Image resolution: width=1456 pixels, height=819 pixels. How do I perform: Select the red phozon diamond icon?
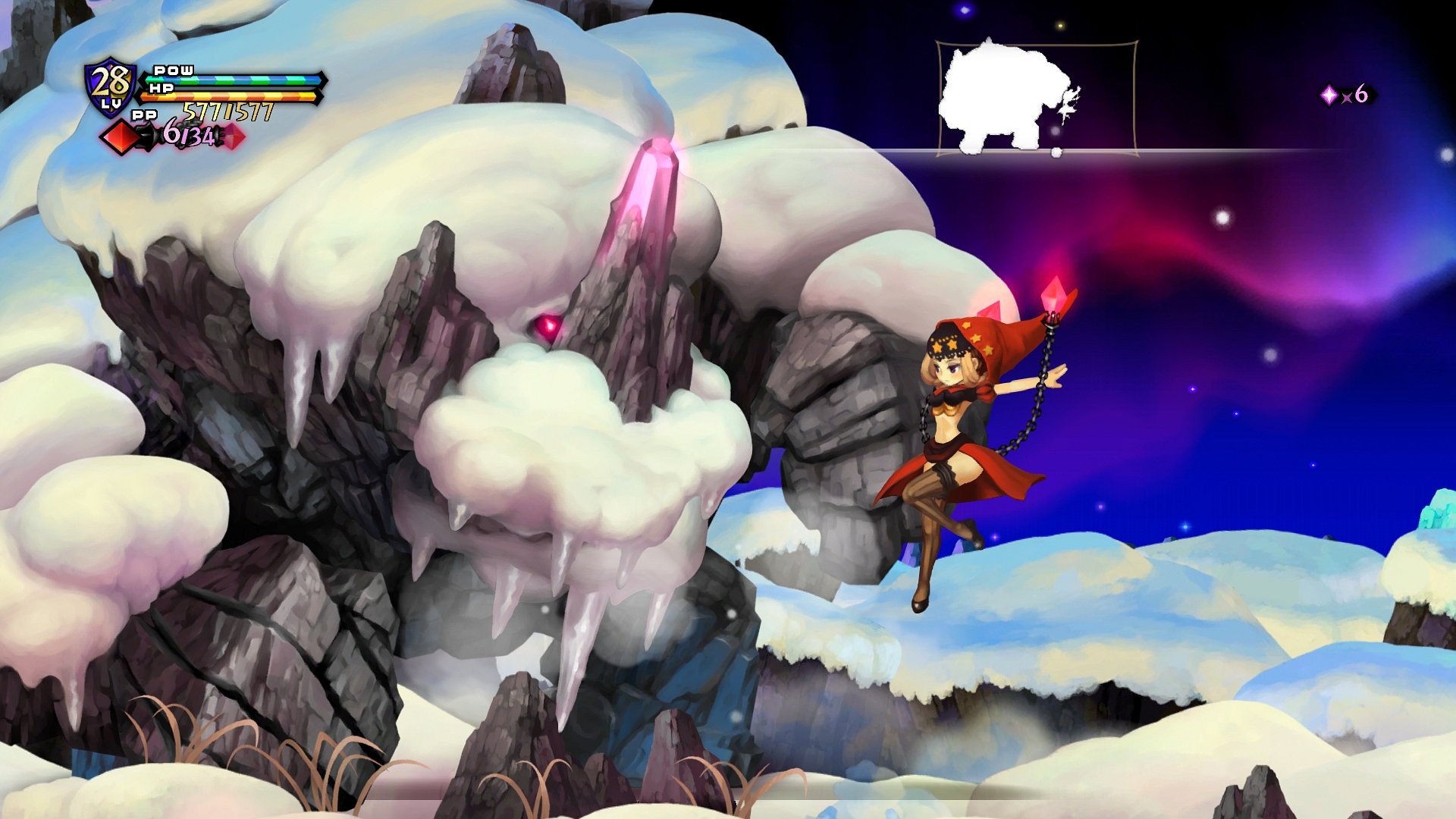point(119,138)
